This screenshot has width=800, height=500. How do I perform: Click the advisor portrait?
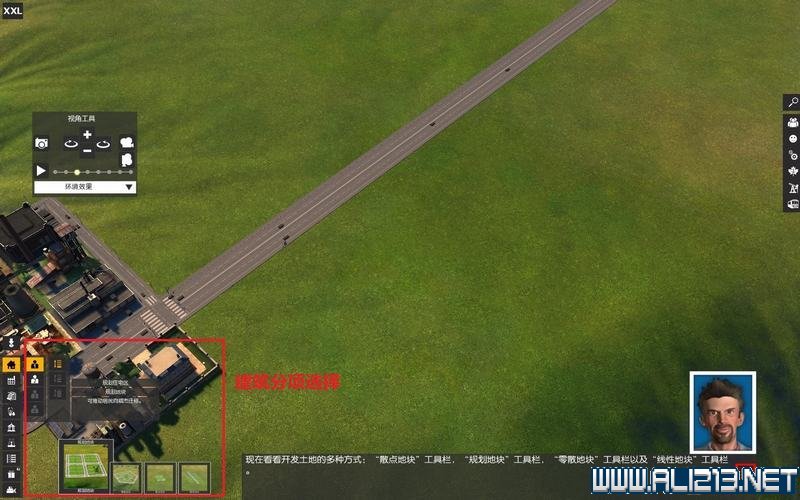pyautogui.click(x=722, y=412)
